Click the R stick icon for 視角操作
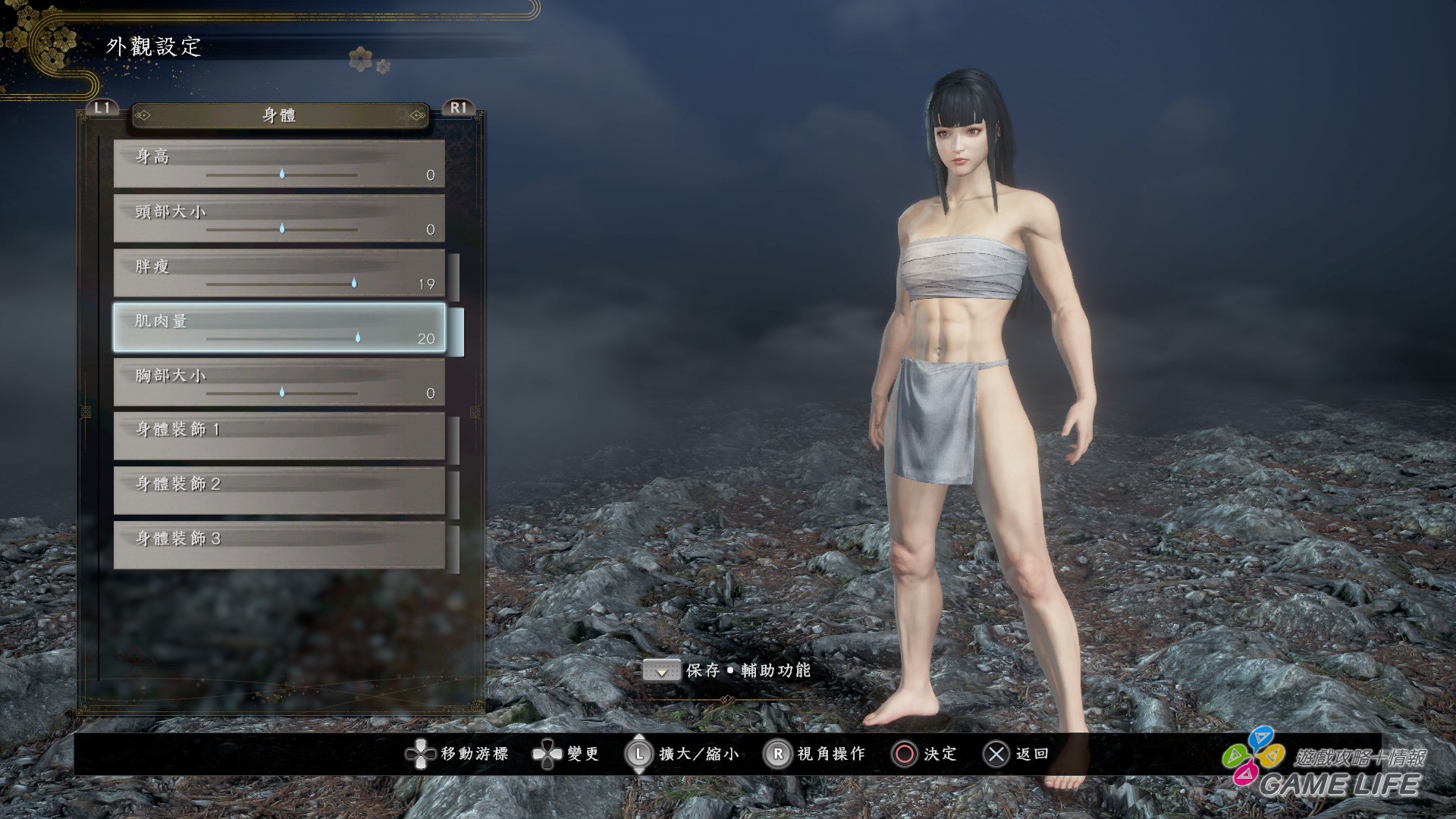This screenshot has width=1456, height=819. (778, 755)
